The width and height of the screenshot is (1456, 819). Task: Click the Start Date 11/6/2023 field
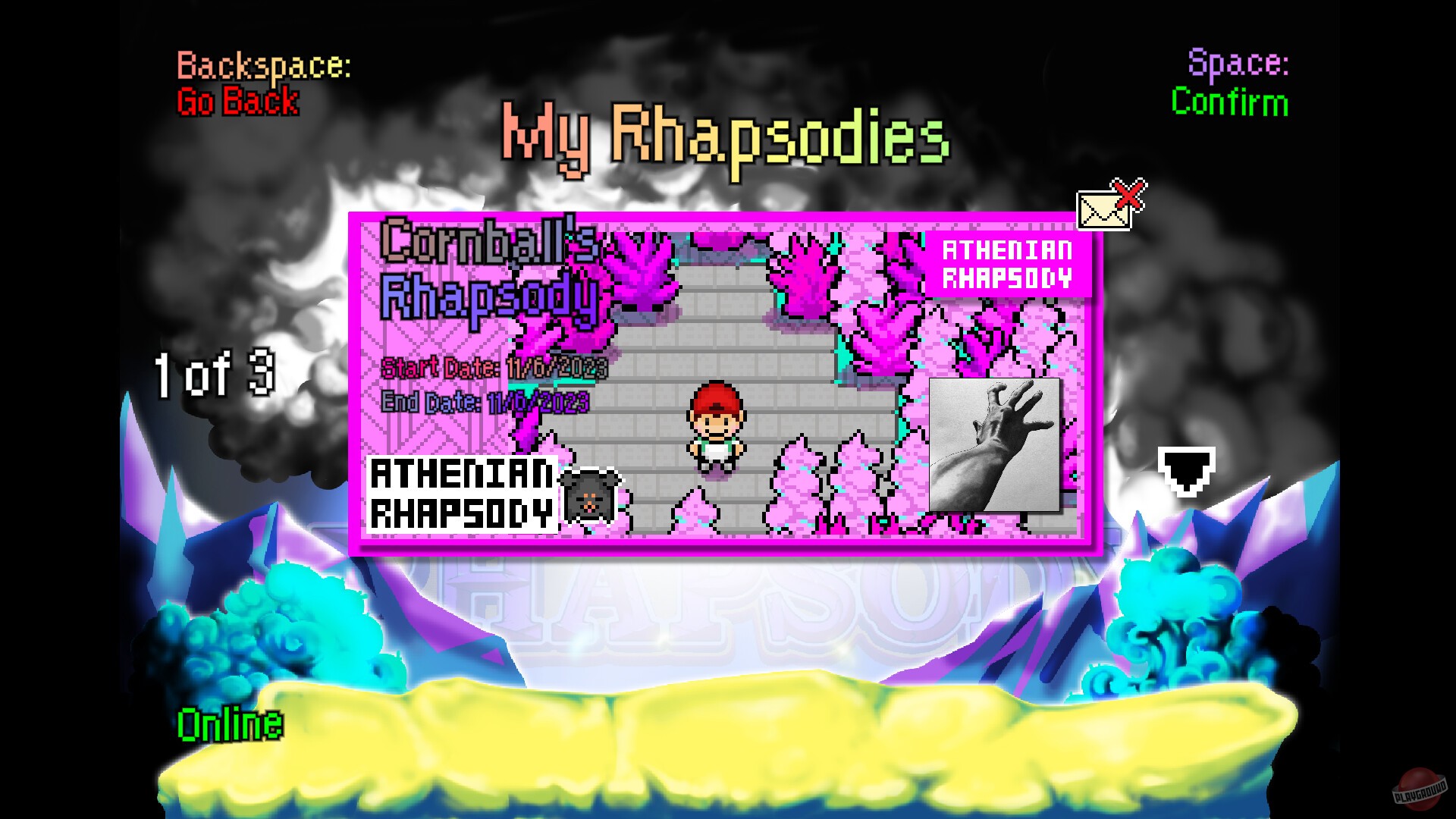pyautogui.click(x=493, y=368)
